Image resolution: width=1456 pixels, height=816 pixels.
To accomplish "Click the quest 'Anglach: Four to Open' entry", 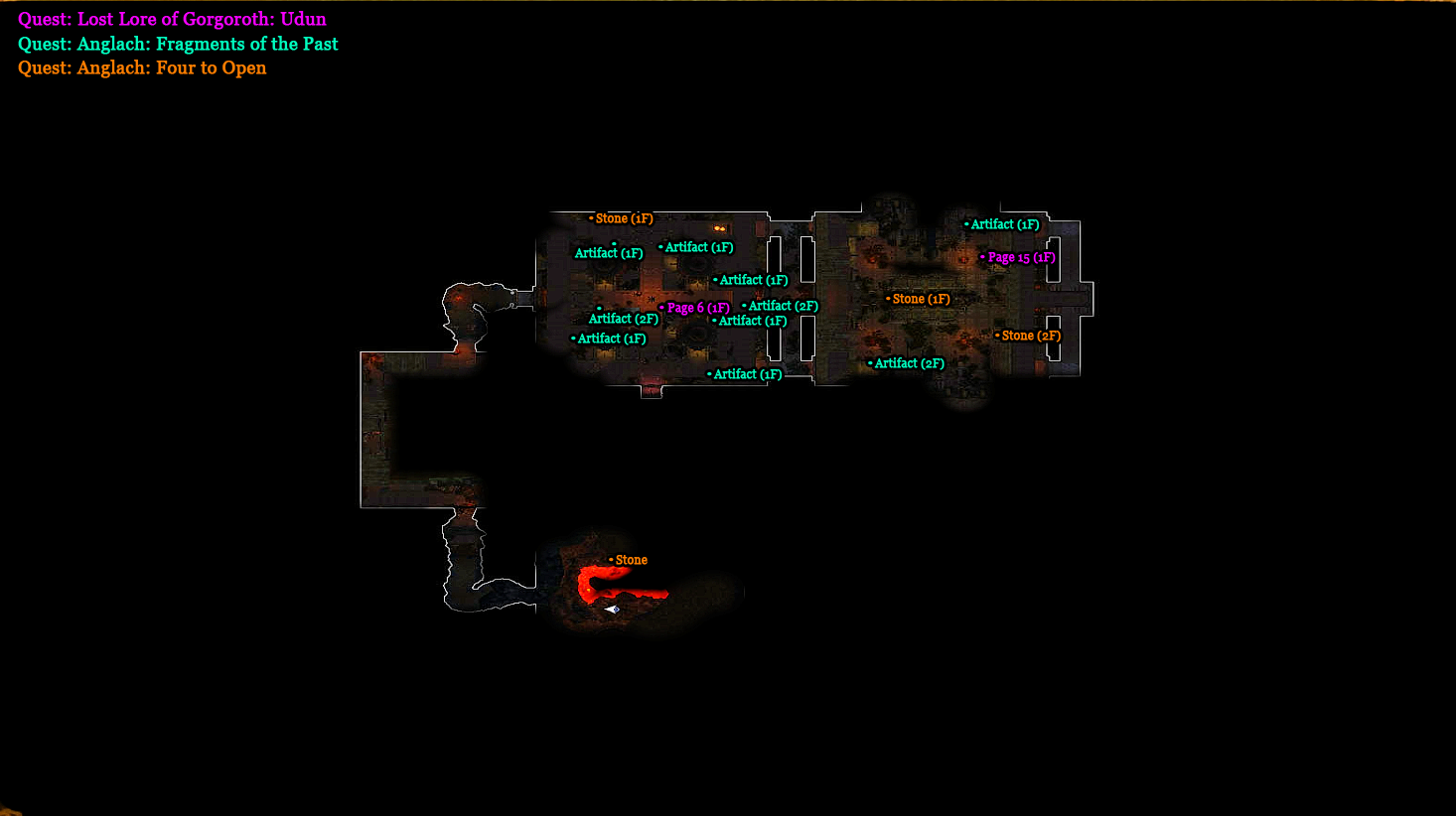I will pos(141,67).
